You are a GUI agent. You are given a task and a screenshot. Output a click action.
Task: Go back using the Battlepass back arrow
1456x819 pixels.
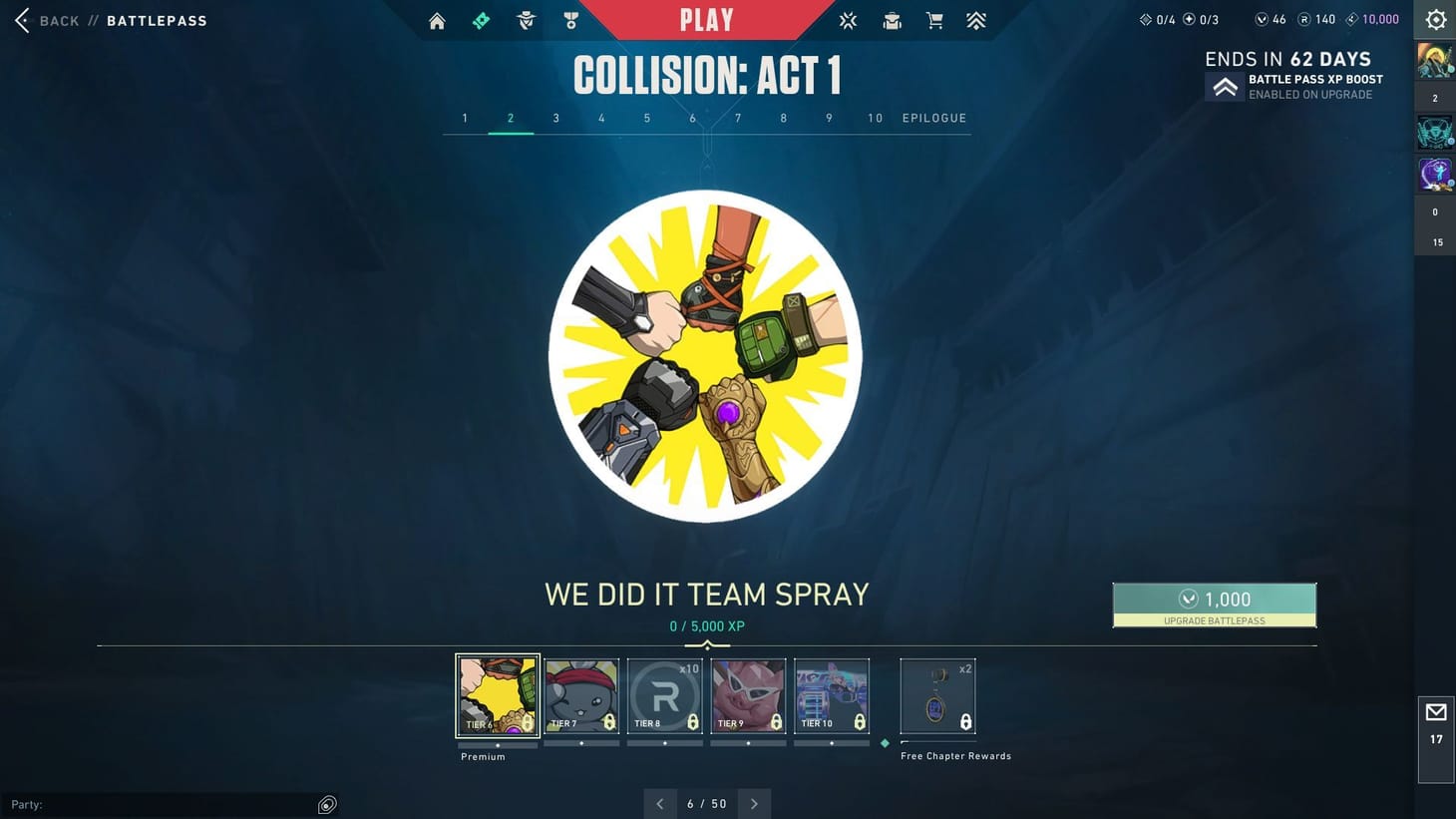[20, 19]
